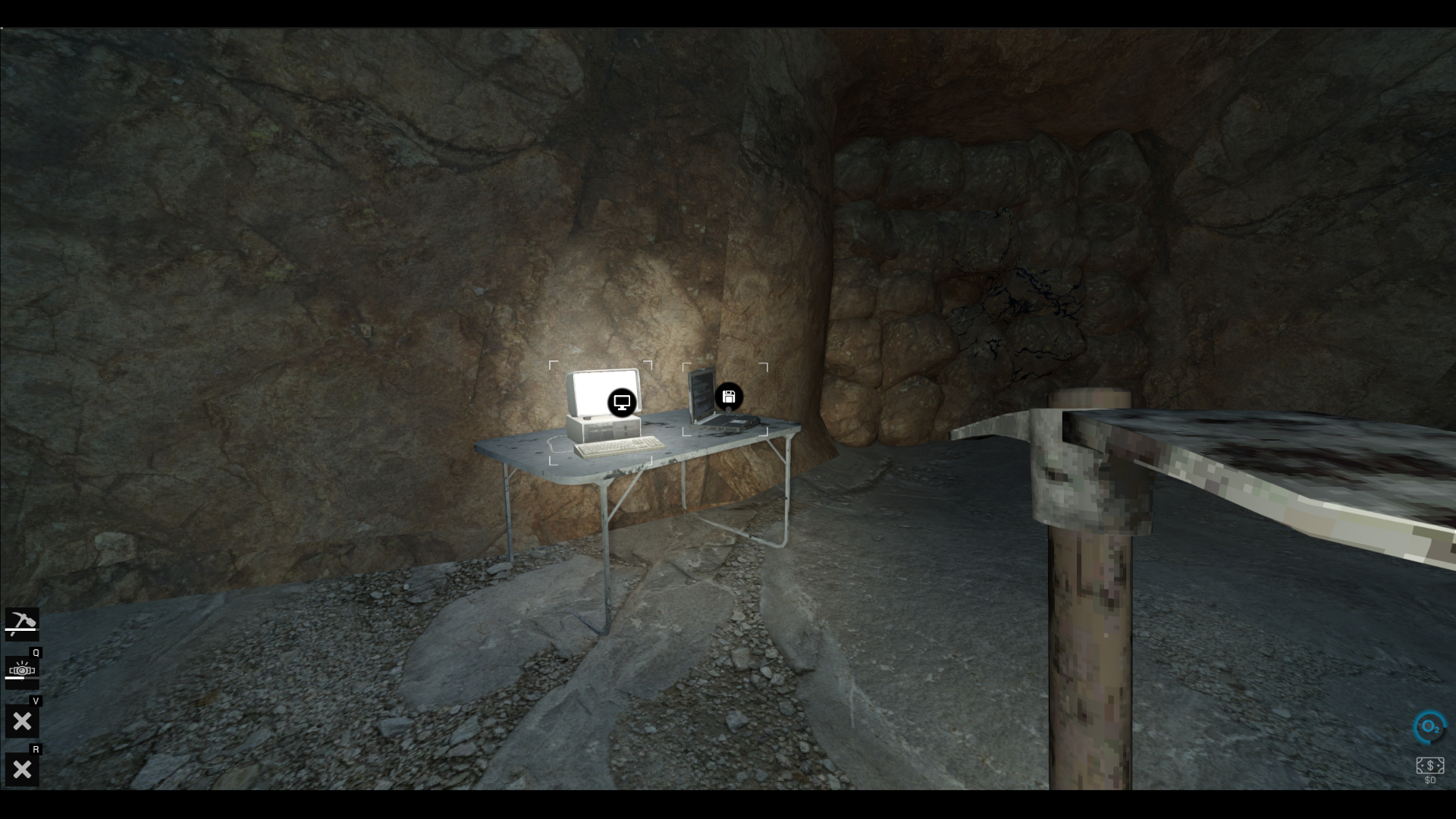Click the circular O2 oxygen gauge icon
Viewport: 1456px width, 819px height.
(1429, 728)
